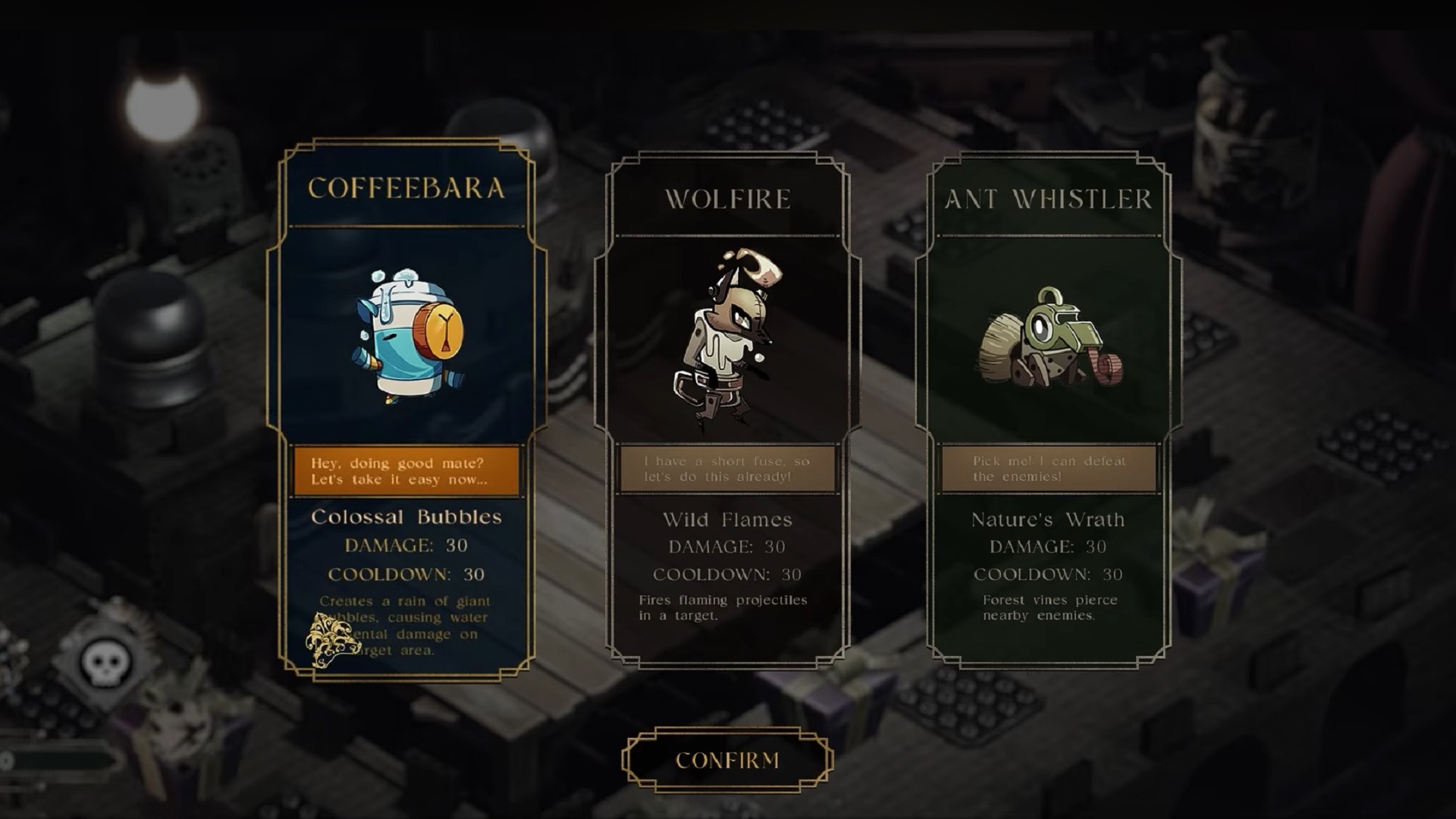Choose the Wolfire character card
The width and height of the screenshot is (1456, 819).
(x=727, y=341)
